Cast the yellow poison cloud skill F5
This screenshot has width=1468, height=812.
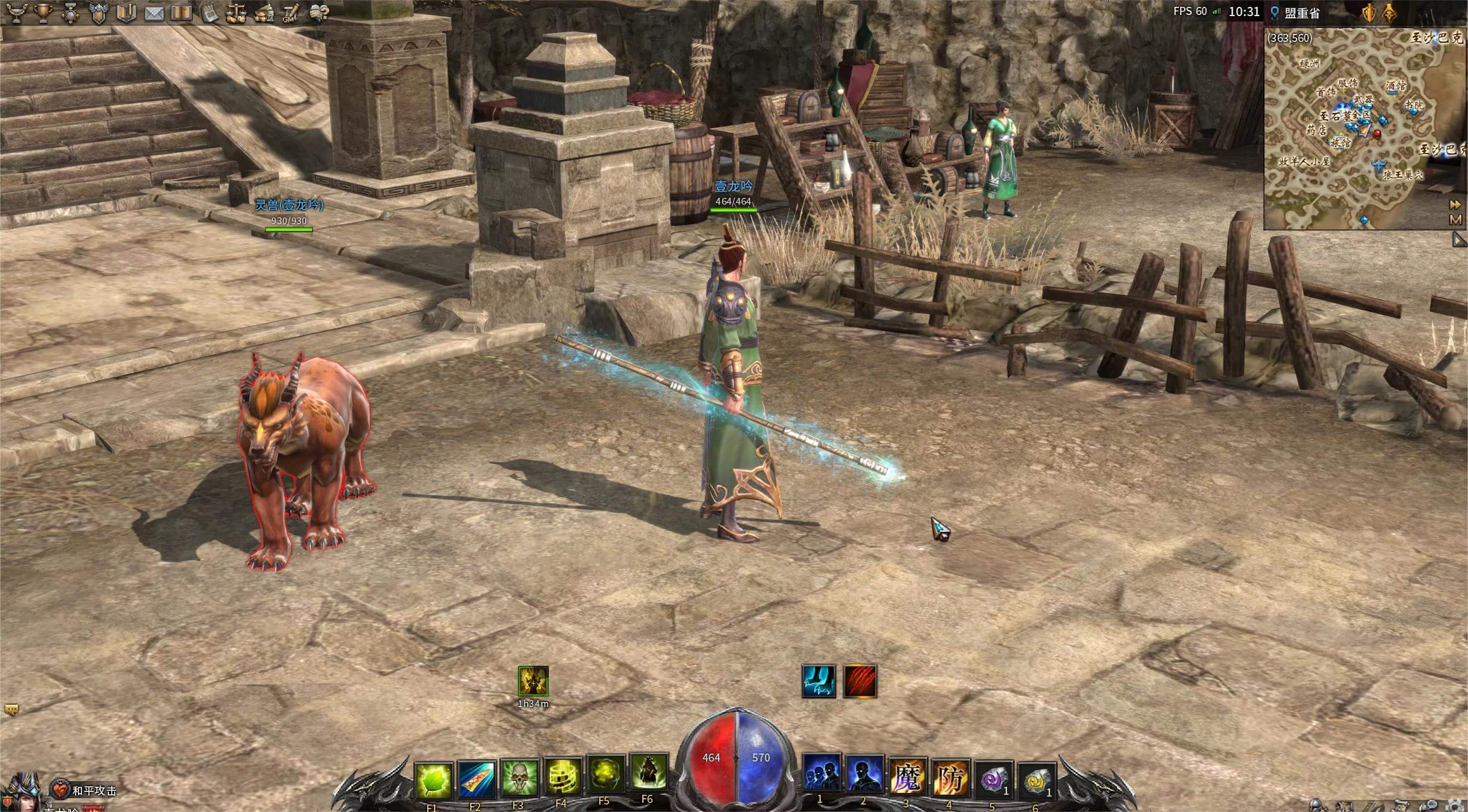click(x=604, y=775)
